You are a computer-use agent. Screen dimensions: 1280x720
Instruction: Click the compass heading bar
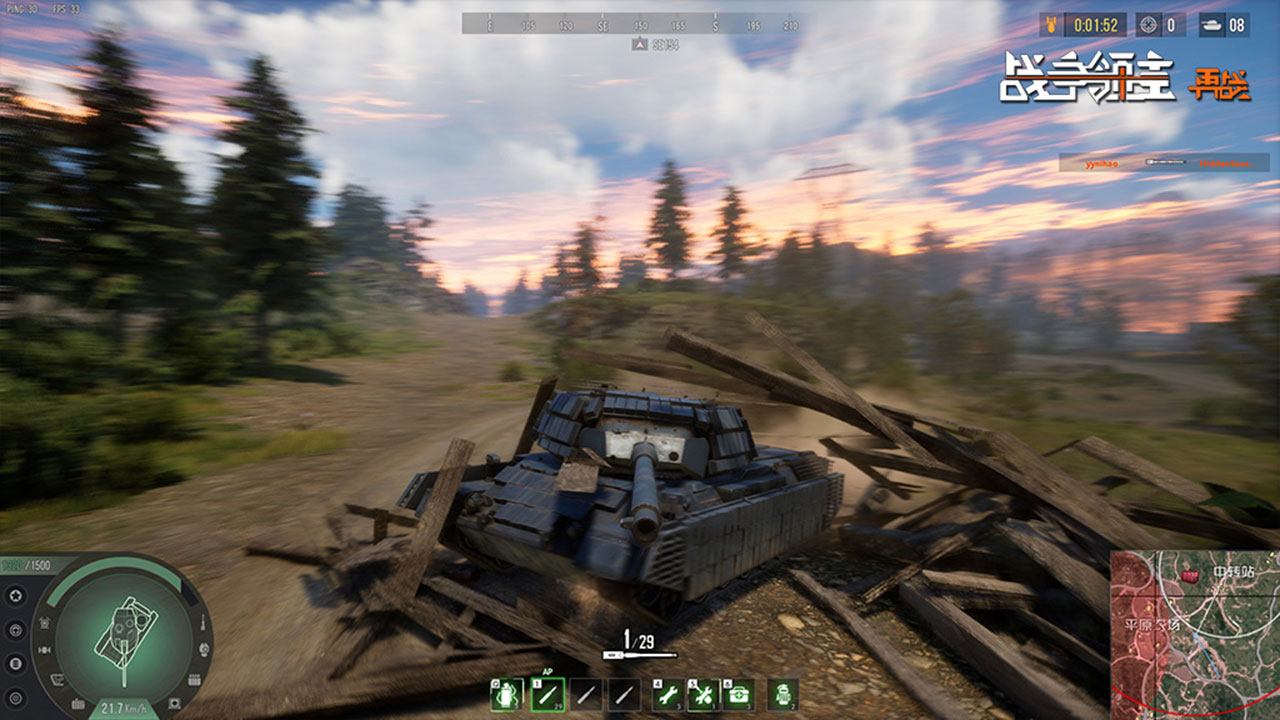pyautogui.click(x=636, y=24)
